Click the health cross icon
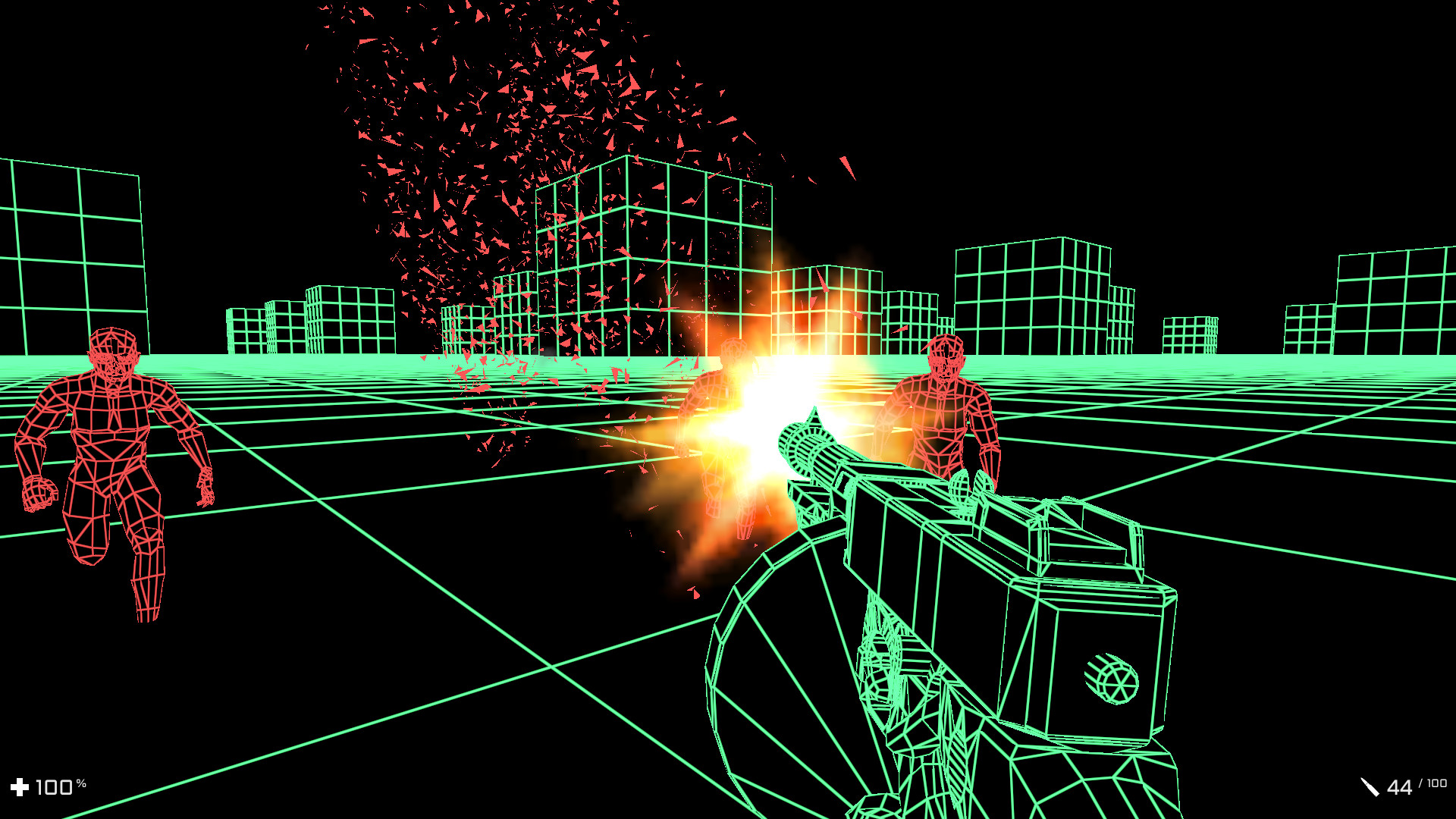 [x=20, y=786]
